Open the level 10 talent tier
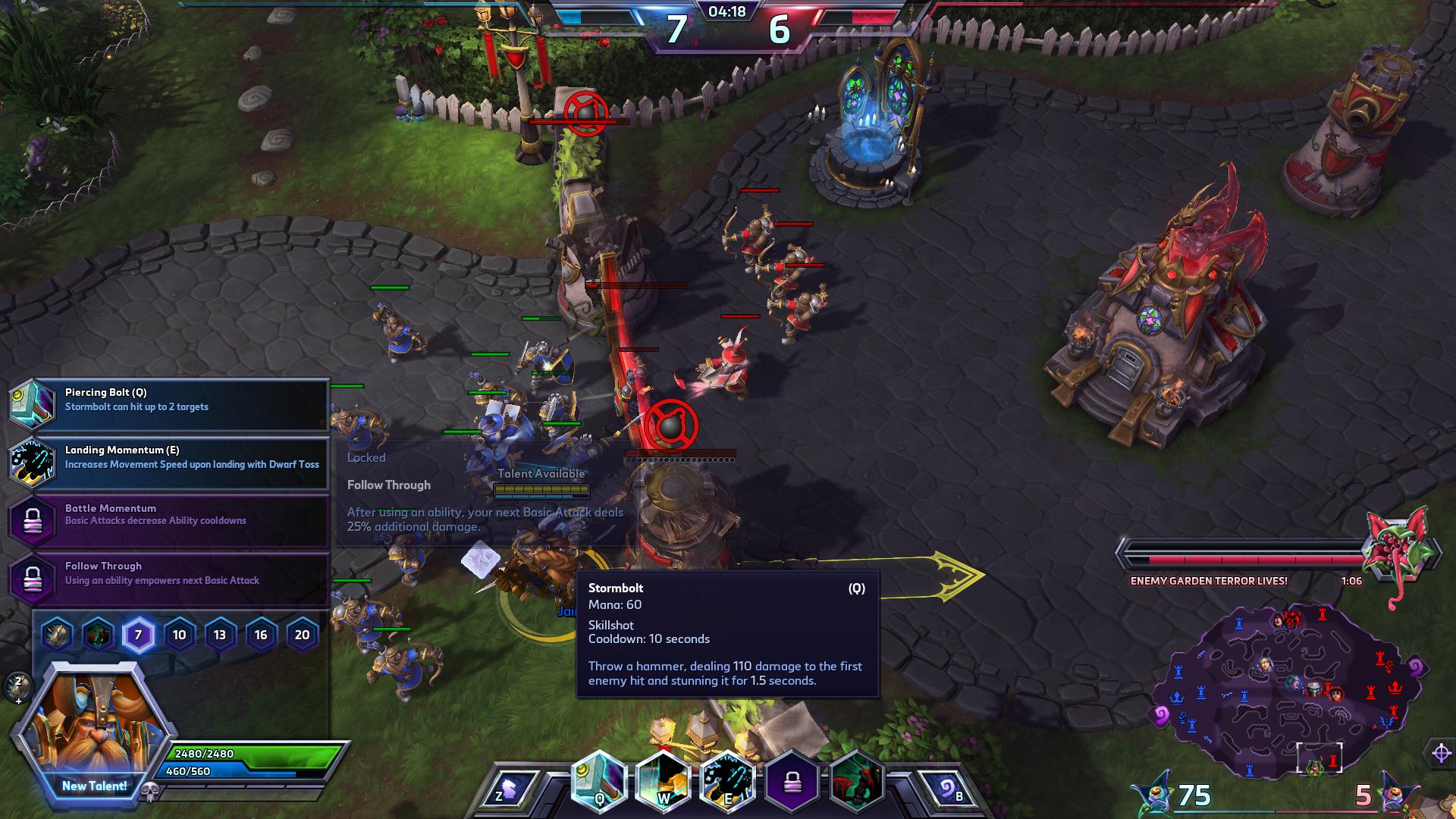1456x819 pixels. (179, 635)
